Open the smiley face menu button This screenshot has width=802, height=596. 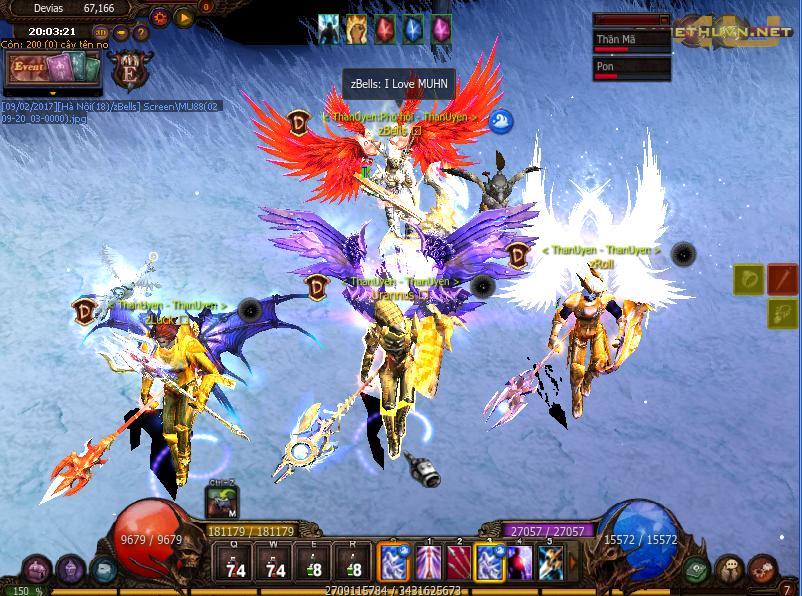[733, 567]
